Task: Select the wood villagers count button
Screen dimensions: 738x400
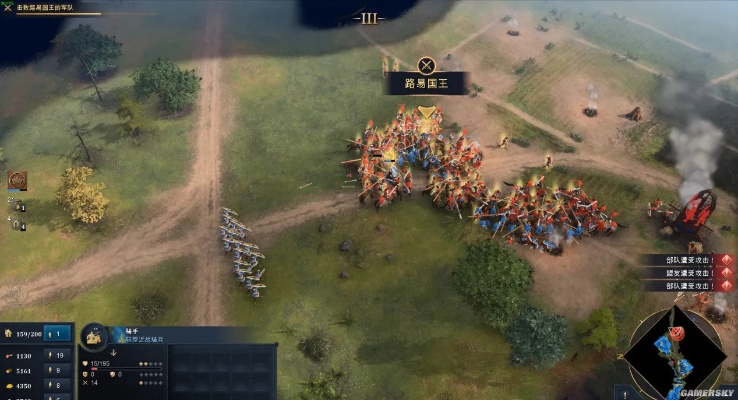Action: point(56,370)
